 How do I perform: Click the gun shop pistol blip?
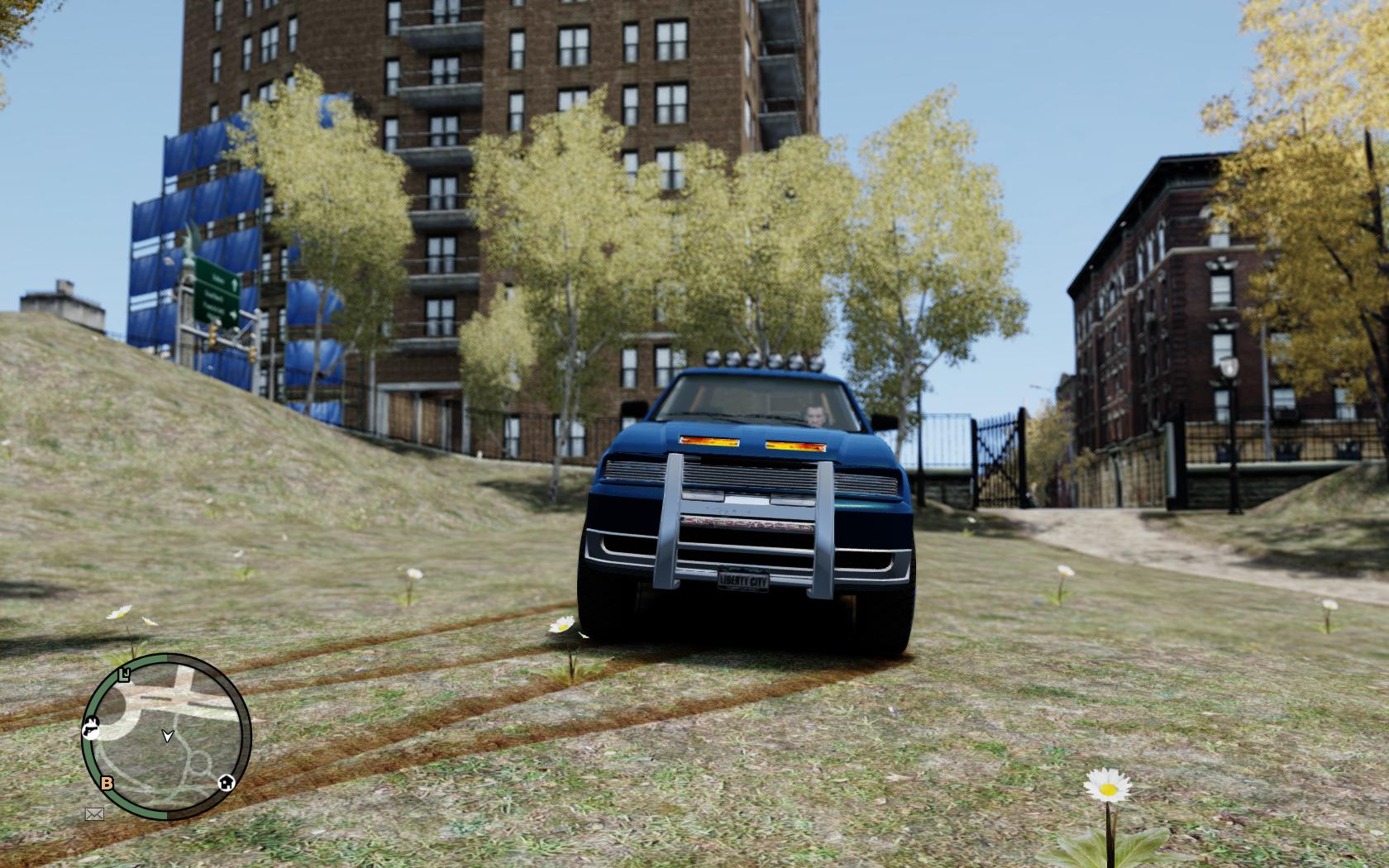91,729
